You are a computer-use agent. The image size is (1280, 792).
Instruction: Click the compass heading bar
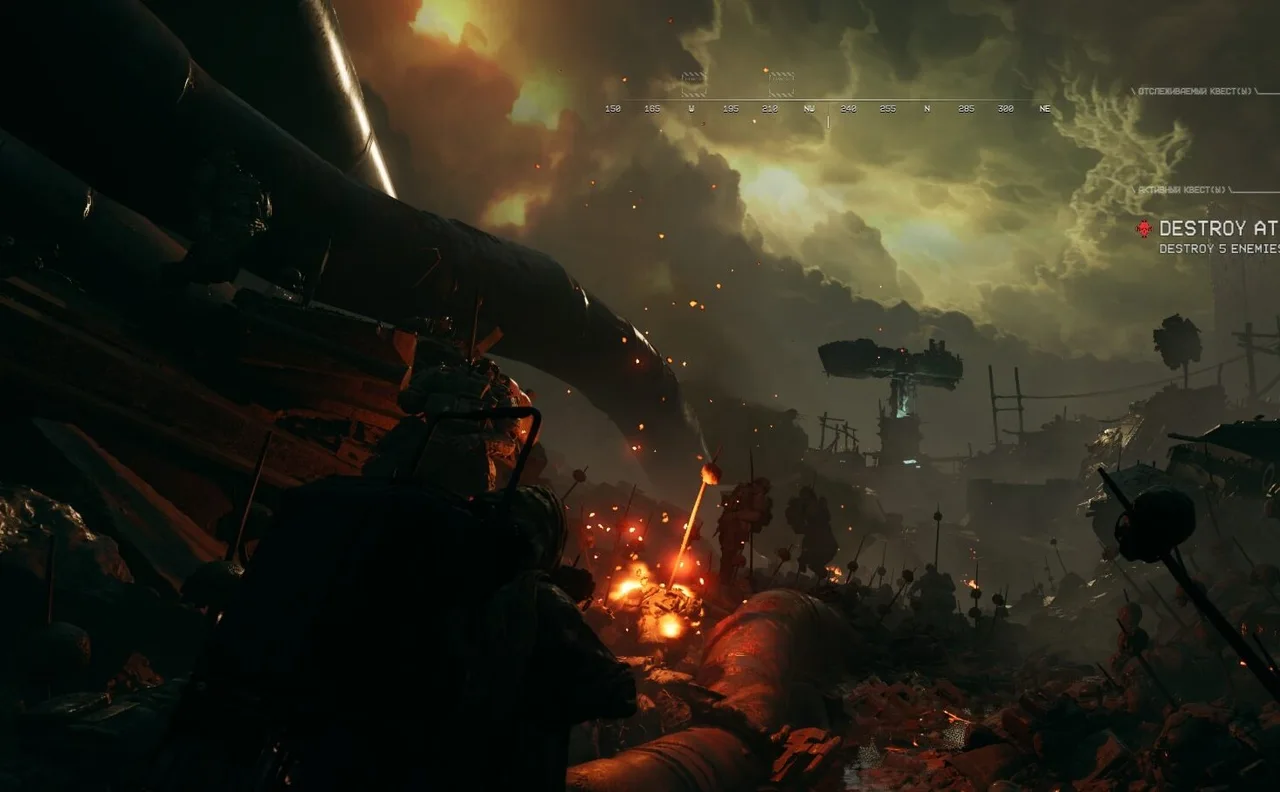828,108
